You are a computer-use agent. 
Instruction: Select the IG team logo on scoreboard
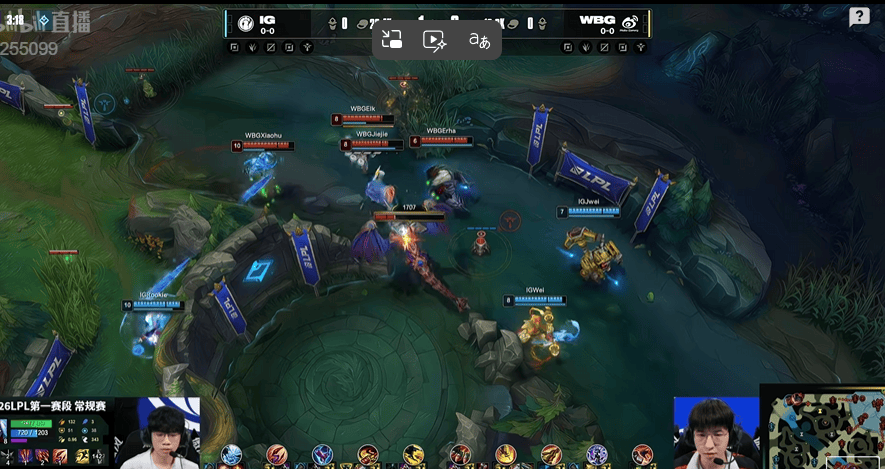click(x=246, y=23)
